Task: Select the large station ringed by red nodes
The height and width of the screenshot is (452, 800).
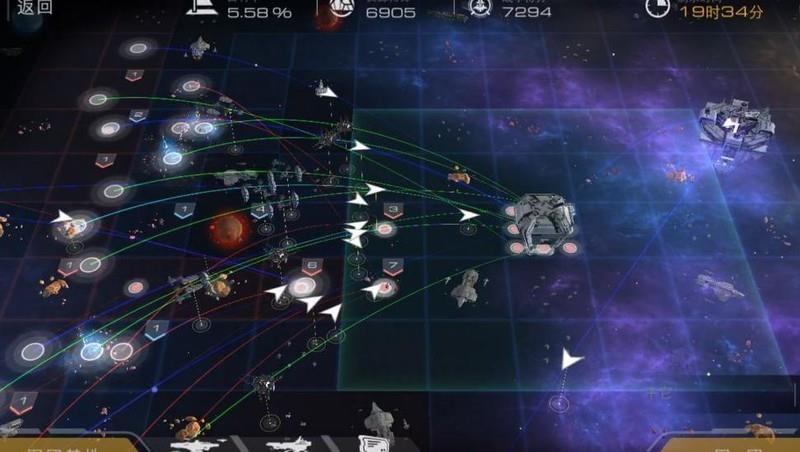Action: click(539, 218)
